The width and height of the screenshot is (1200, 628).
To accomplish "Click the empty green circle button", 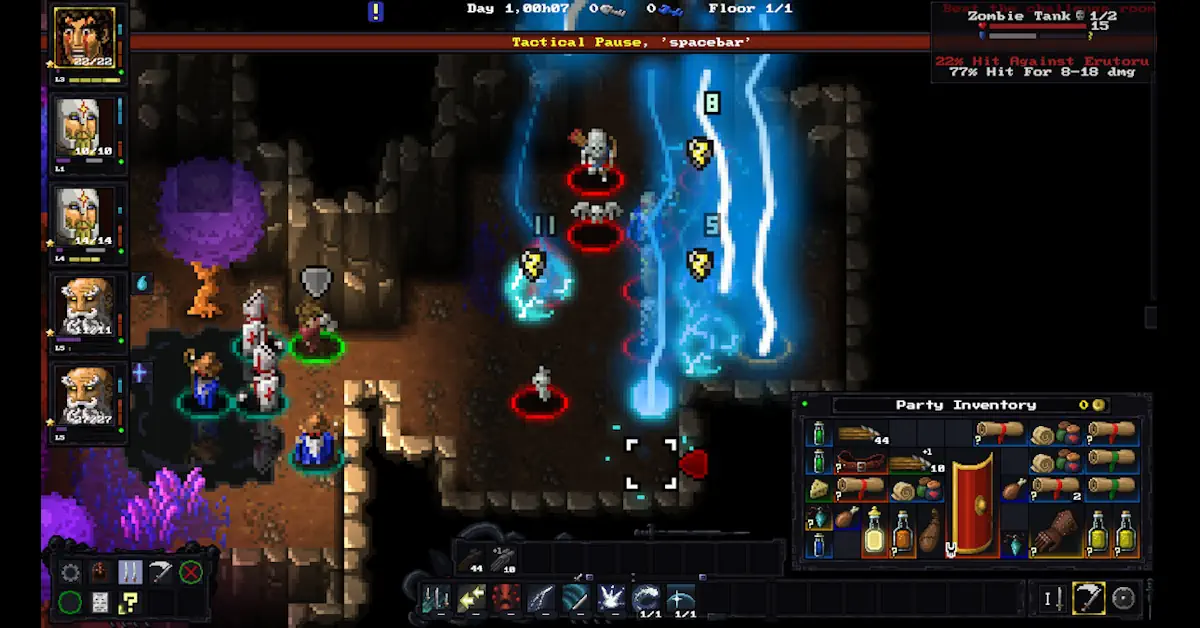I will coord(70,602).
